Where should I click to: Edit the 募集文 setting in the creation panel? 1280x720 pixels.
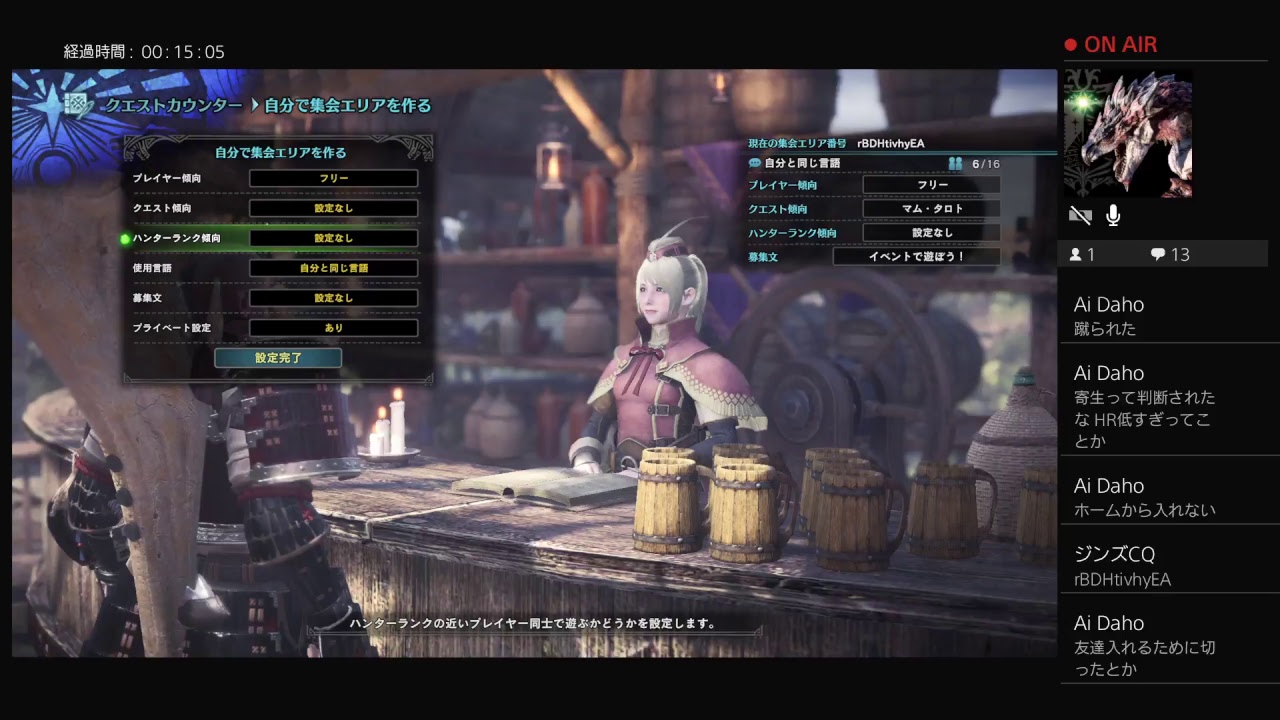333,298
